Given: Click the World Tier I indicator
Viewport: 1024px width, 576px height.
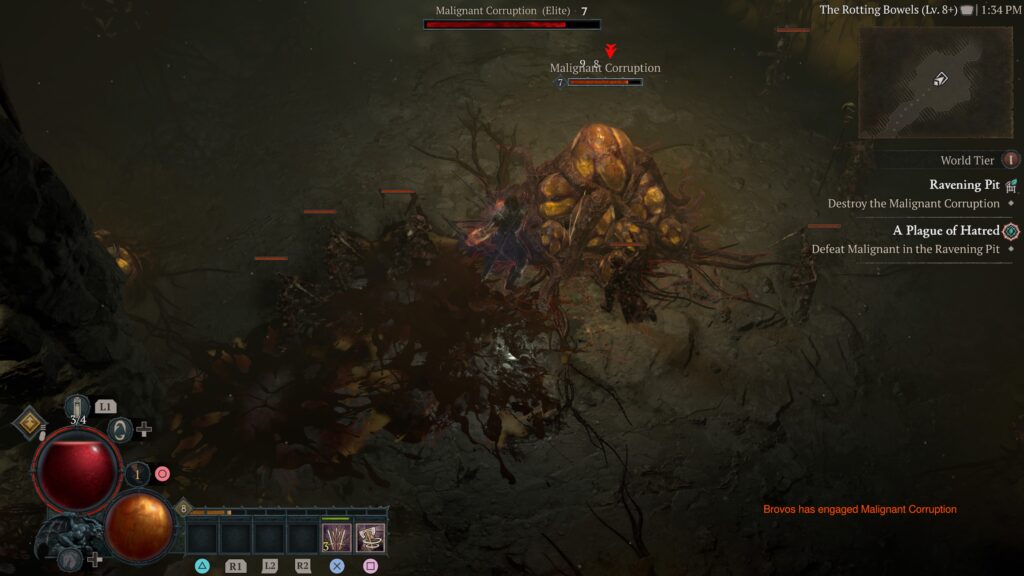Looking at the screenshot, I should [1010, 160].
